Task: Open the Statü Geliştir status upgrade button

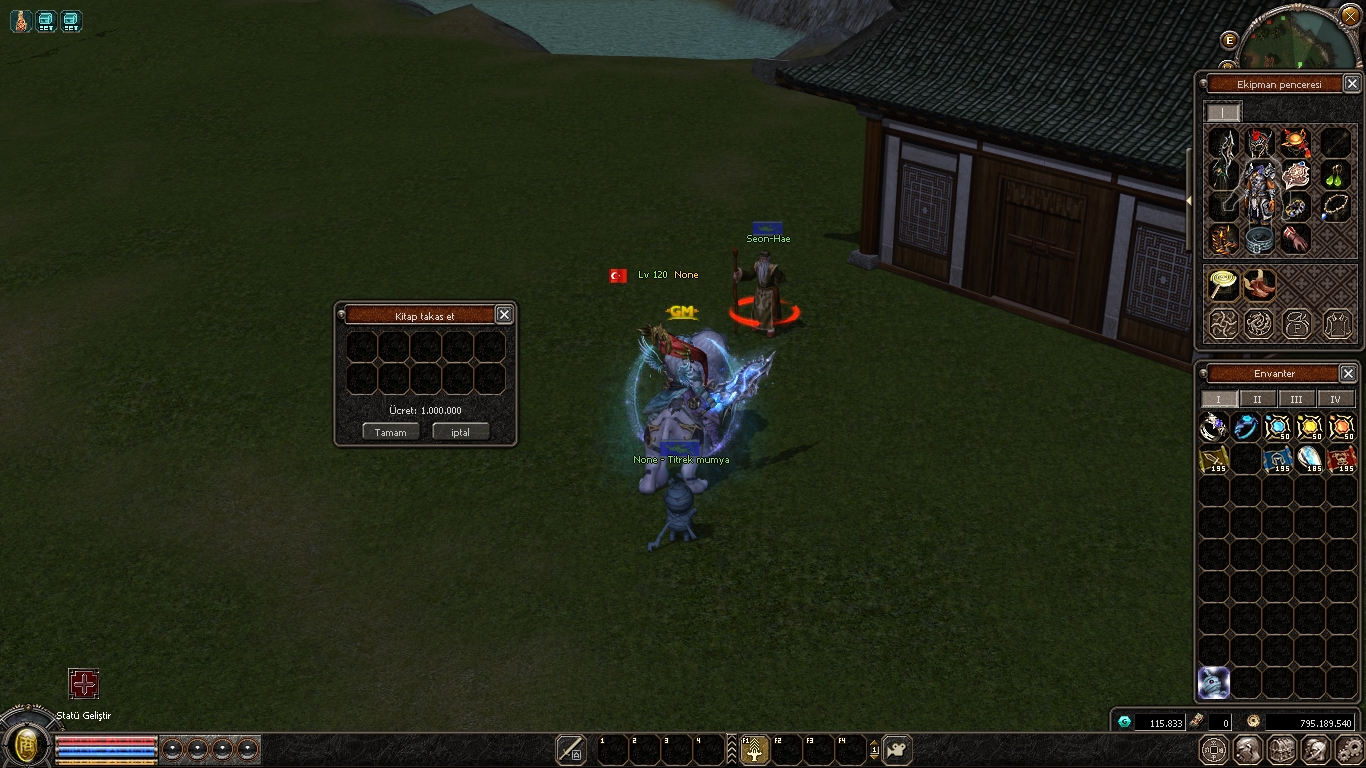Action: pos(84,684)
